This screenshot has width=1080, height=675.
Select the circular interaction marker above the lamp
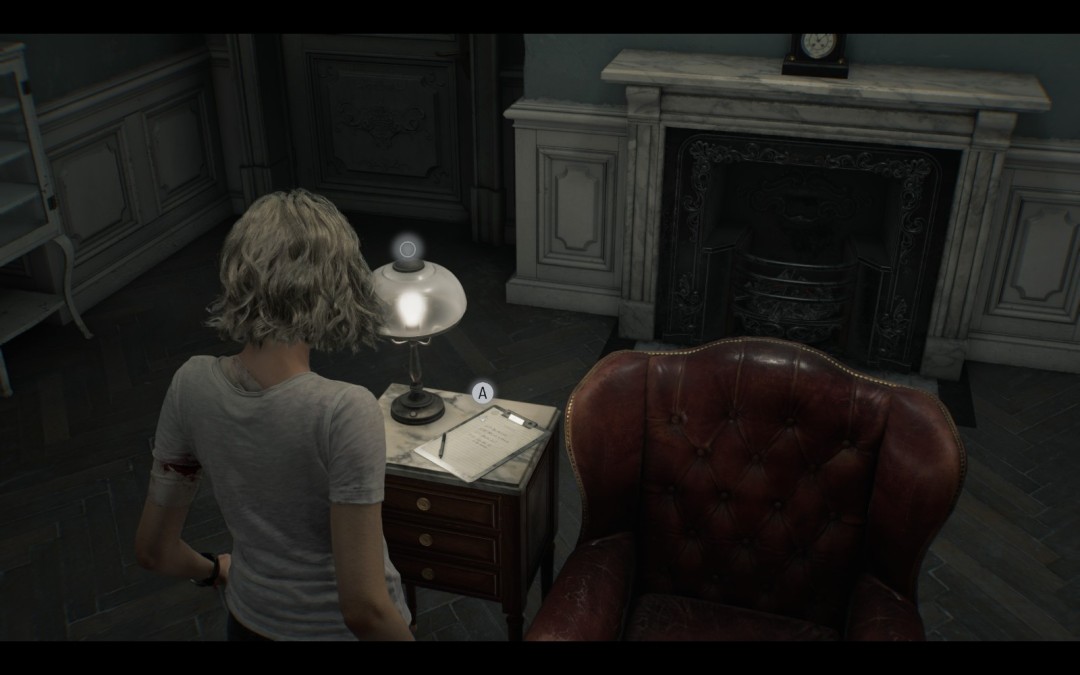coord(407,249)
